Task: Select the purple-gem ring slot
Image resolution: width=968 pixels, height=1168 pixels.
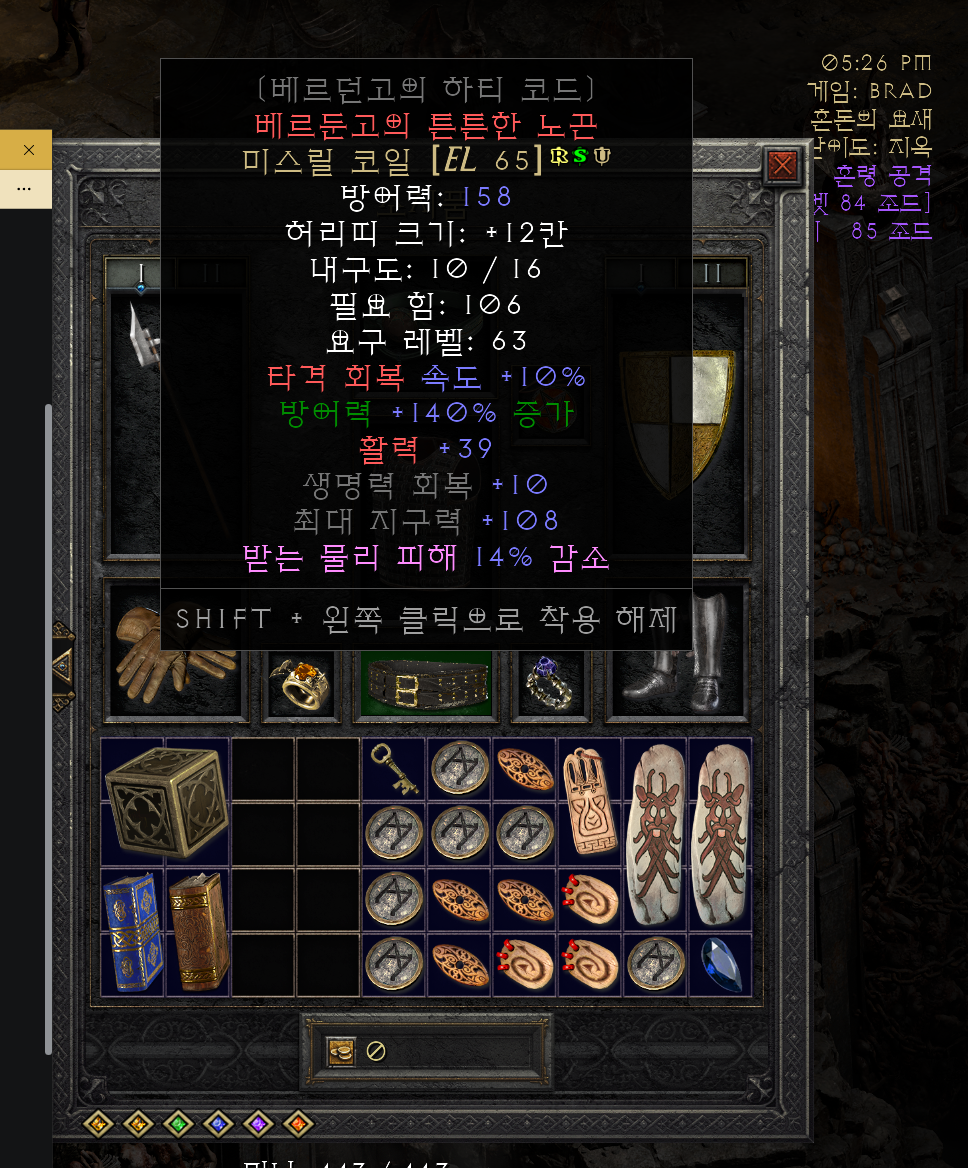Action: (549, 684)
